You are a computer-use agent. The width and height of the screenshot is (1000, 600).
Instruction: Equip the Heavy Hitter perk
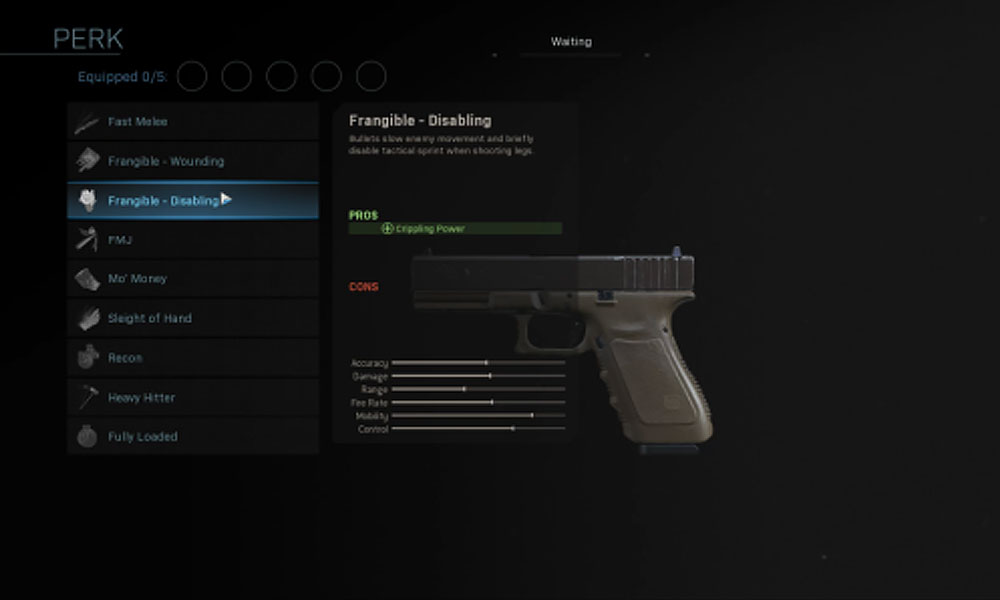[192, 397]
